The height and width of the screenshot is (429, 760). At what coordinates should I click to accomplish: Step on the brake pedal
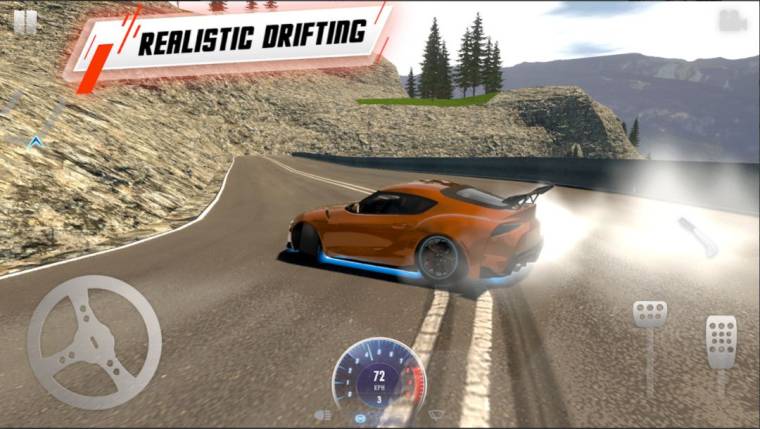650,314
